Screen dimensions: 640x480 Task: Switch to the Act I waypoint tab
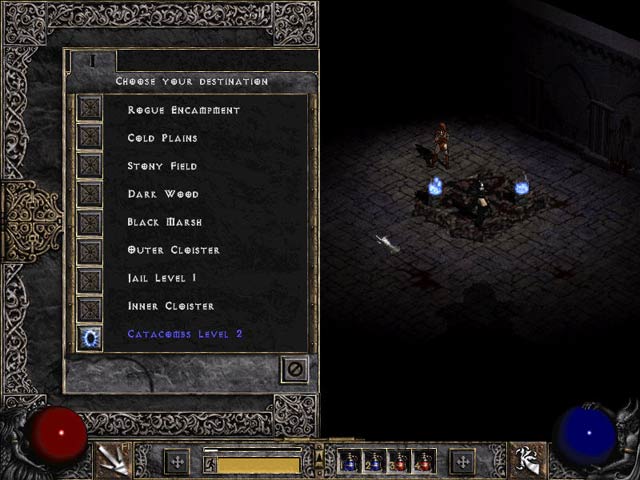click(92, 61)
